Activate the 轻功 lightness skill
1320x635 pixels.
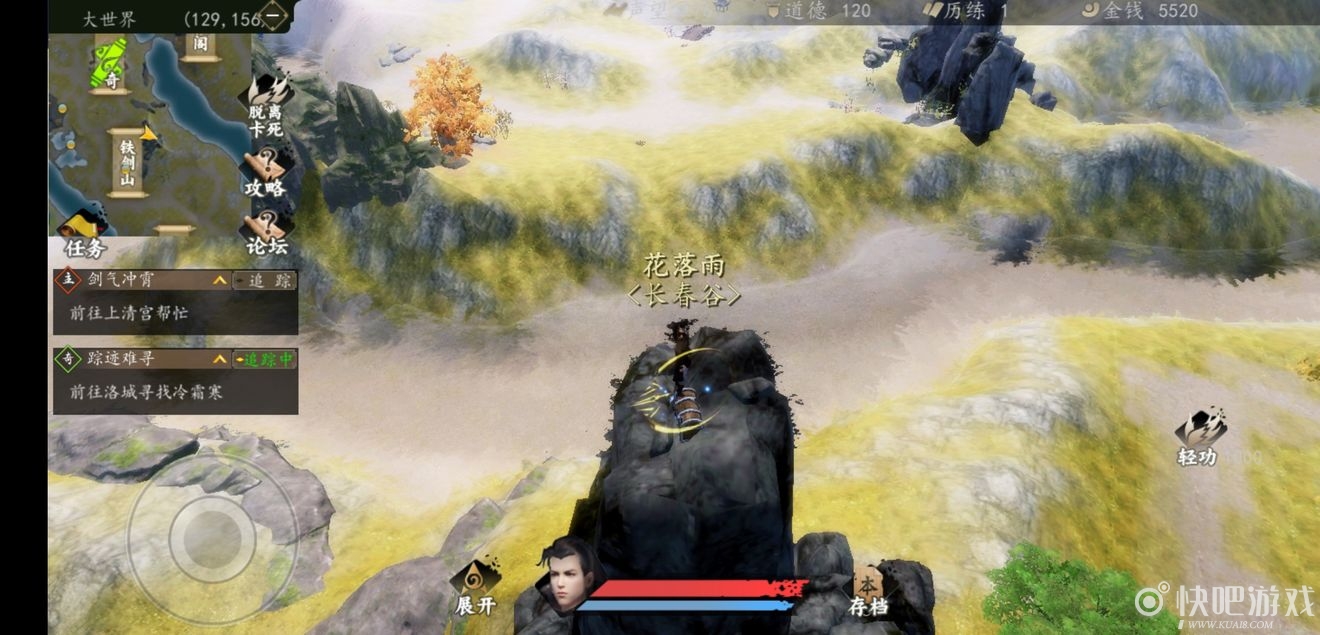click(x=1198, y=438)
